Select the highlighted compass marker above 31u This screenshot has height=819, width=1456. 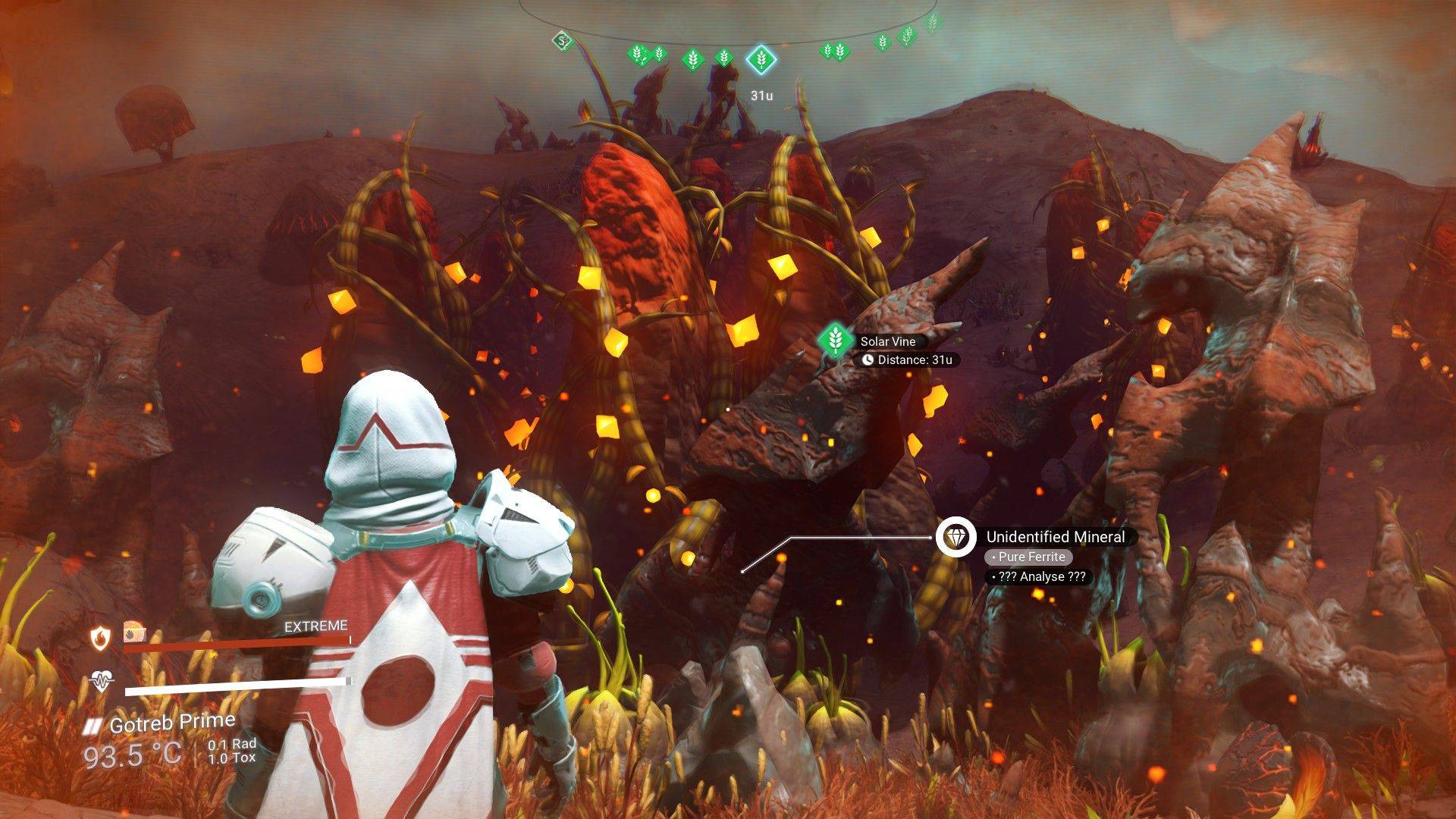760,58
